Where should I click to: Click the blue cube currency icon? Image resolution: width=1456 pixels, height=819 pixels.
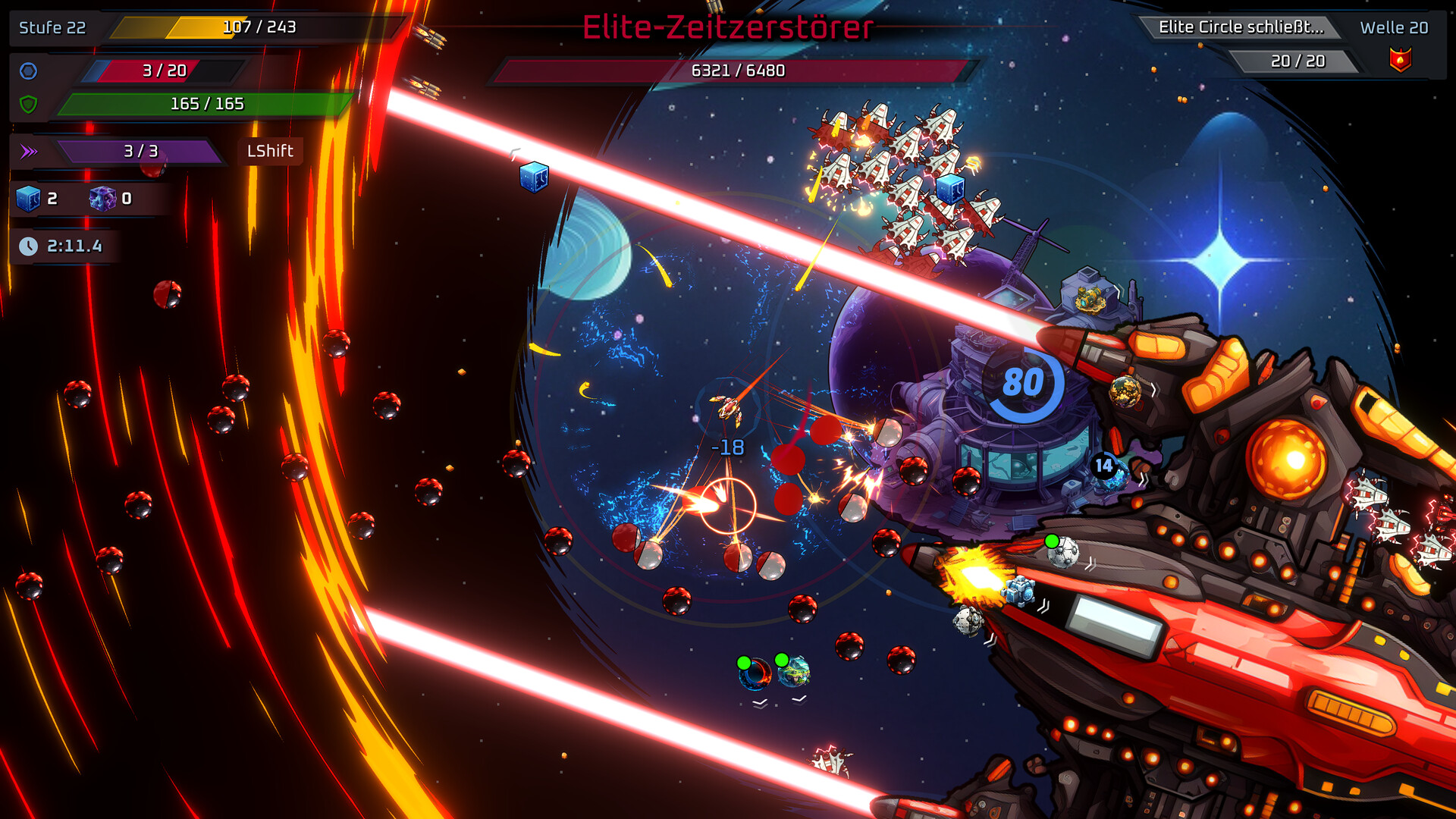click(28, 199)
